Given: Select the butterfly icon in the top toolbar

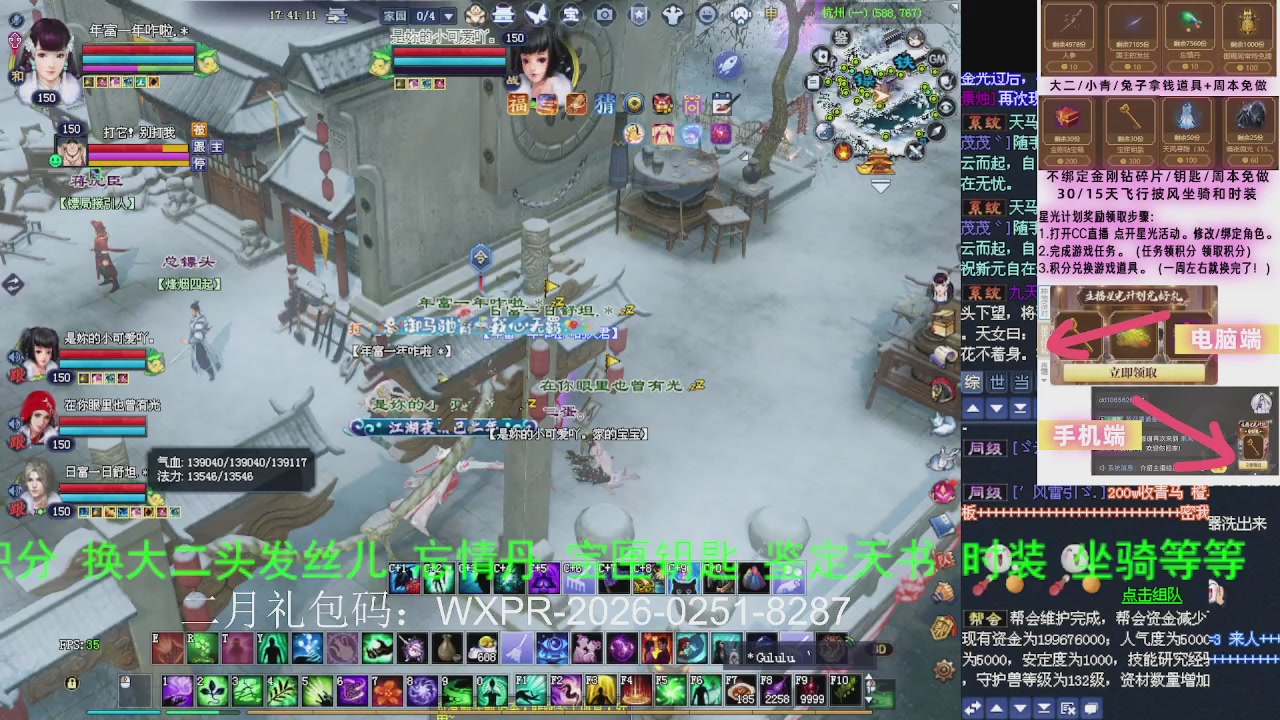Looking at the screenshot, I should tap(537, 13).
